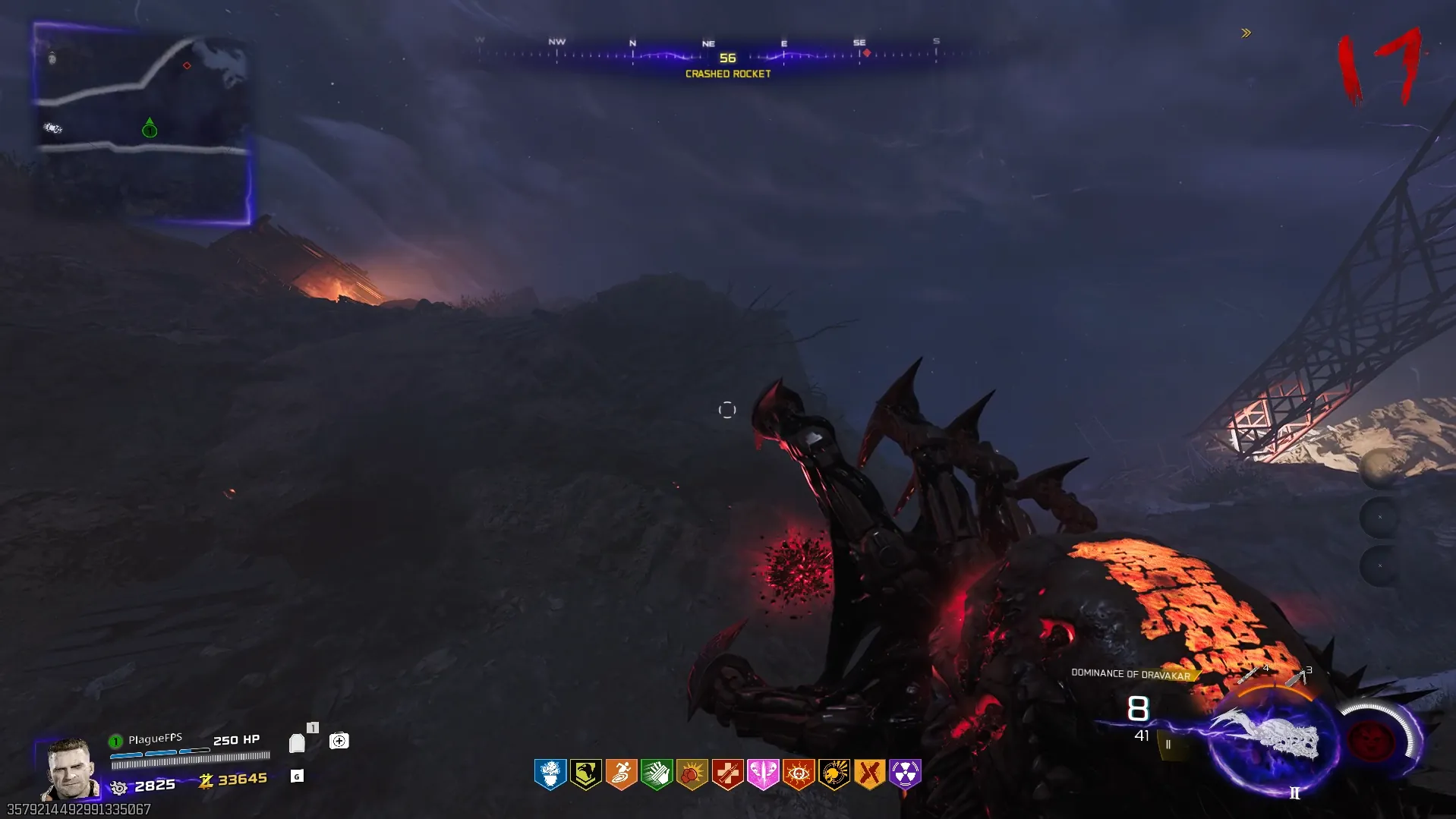Click the exploding skull perk icon
The image size is (1456, 819).
point(834,774)
